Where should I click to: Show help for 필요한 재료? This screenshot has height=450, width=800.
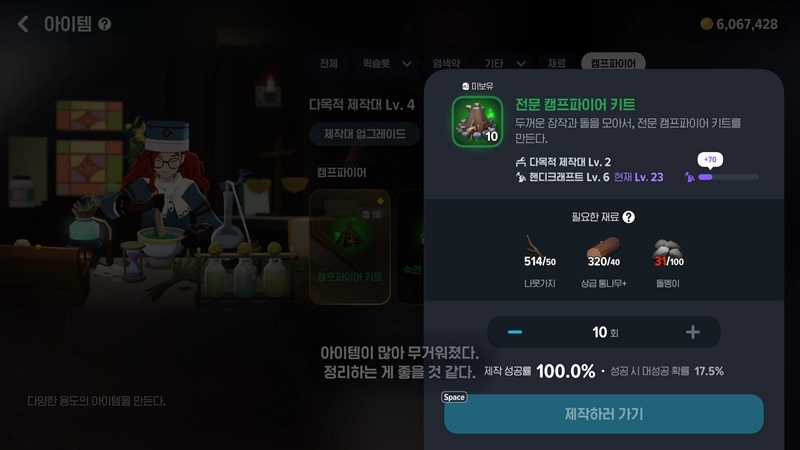(629, 216)
